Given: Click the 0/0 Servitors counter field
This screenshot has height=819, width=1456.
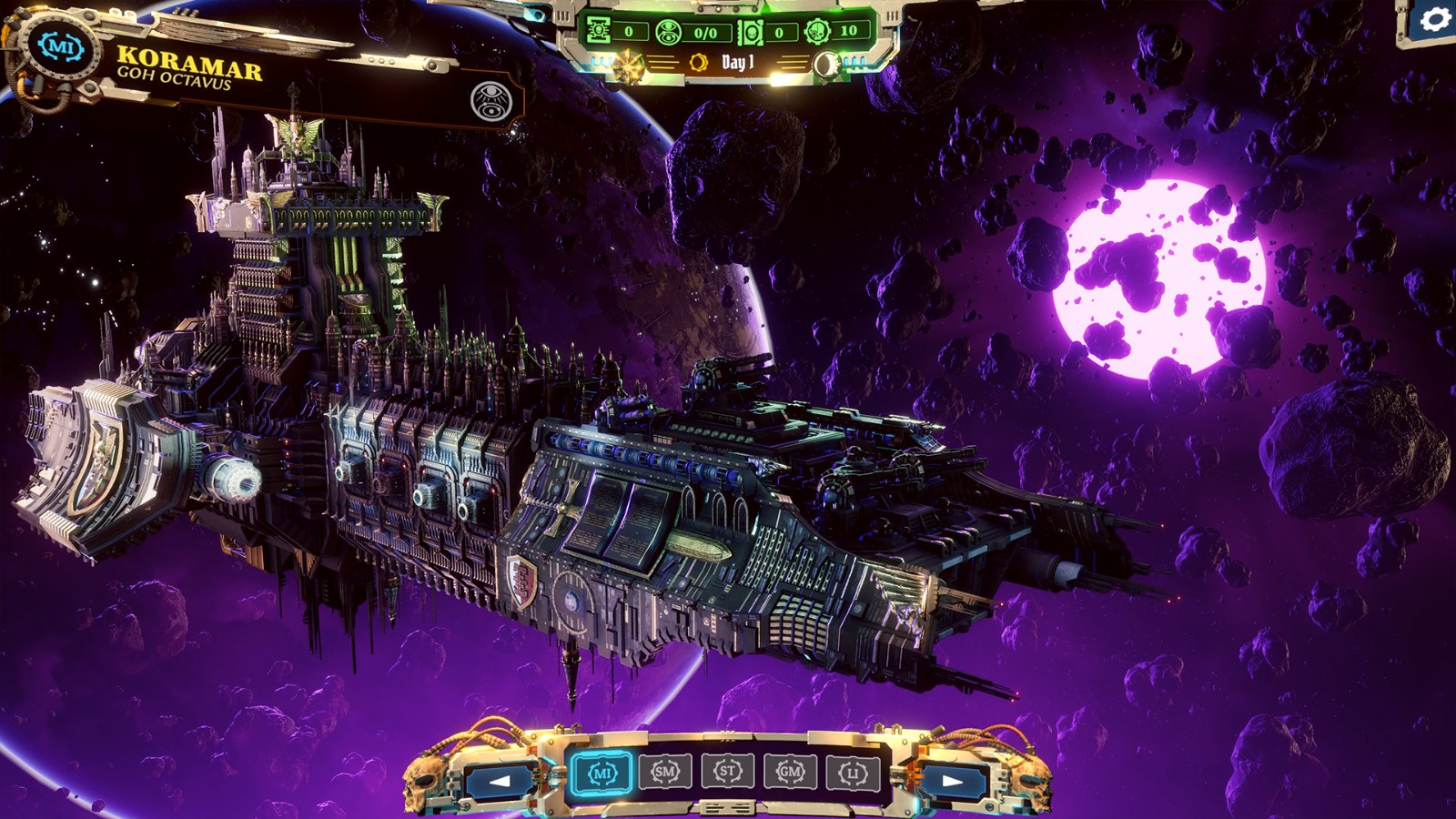Looking at the screenshot, I should tap(706, 32).
